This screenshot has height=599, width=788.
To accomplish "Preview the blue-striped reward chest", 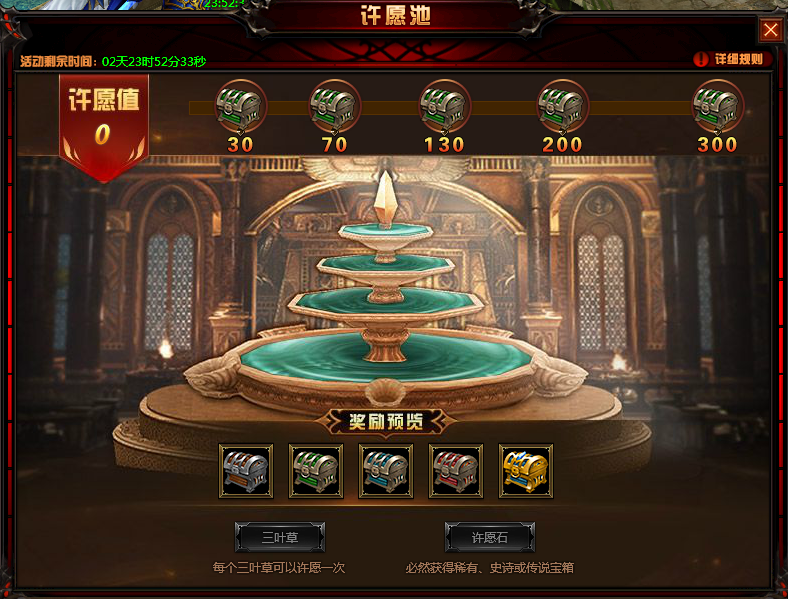I will click(x=386, y=471).
